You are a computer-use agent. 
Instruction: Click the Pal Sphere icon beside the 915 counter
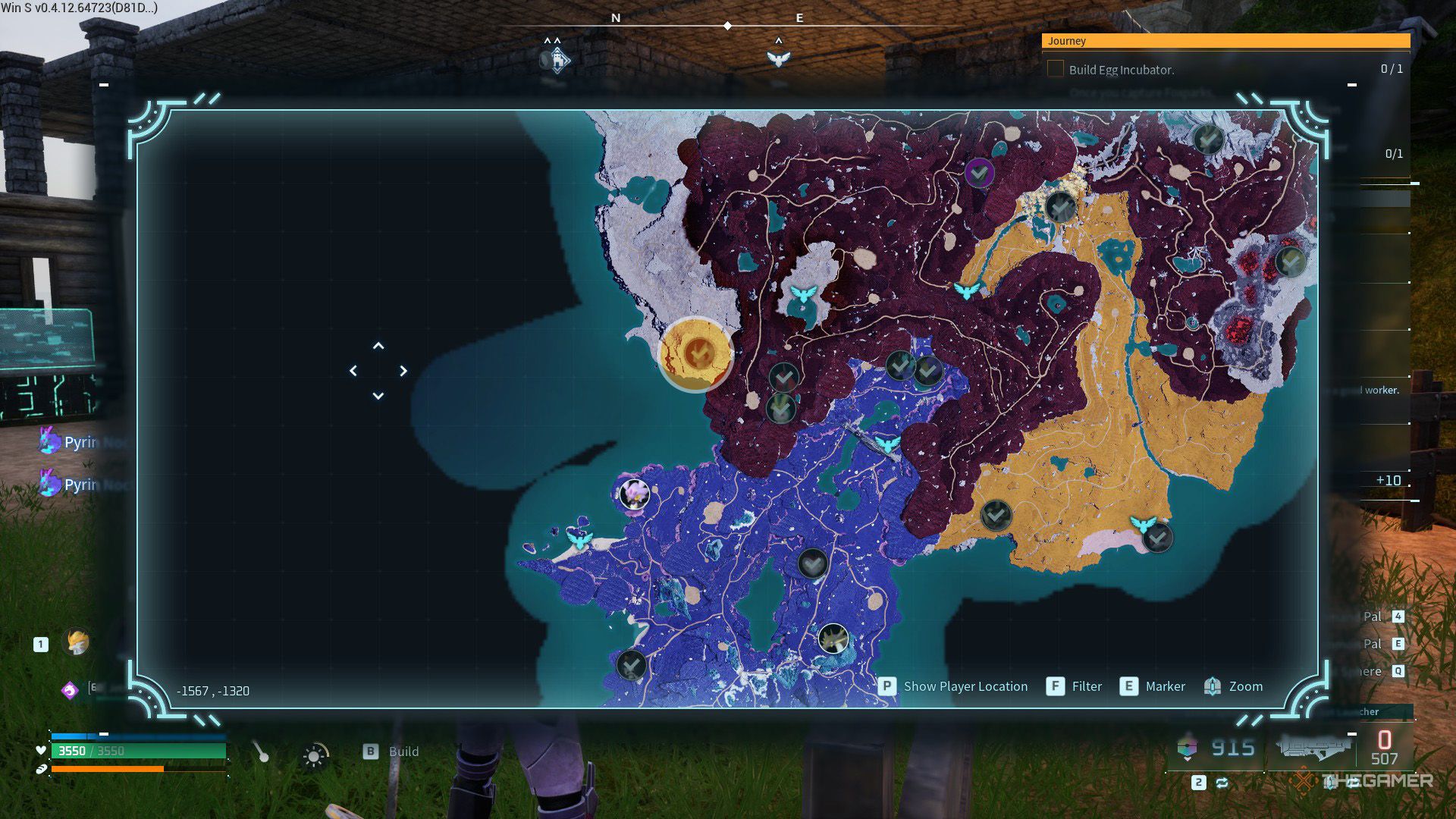(1186, 749)
